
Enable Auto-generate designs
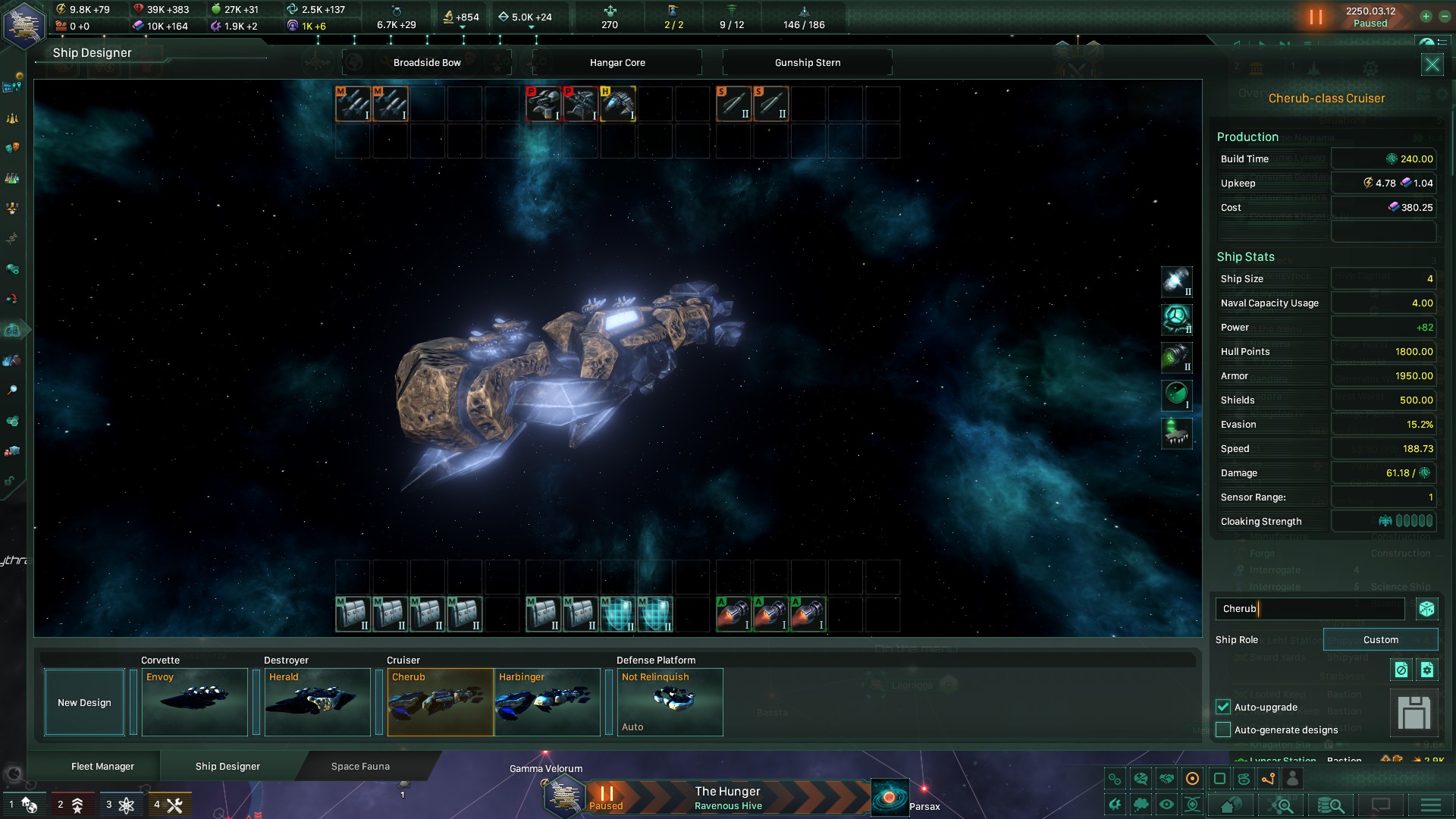[x=1223, y=730]
